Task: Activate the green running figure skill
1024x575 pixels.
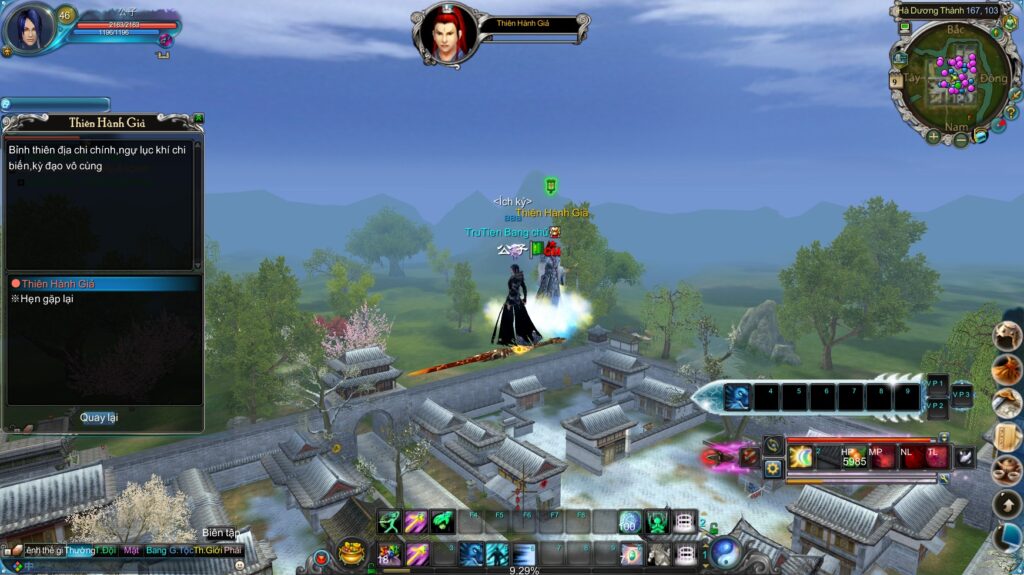Action: tap(388, 522)
